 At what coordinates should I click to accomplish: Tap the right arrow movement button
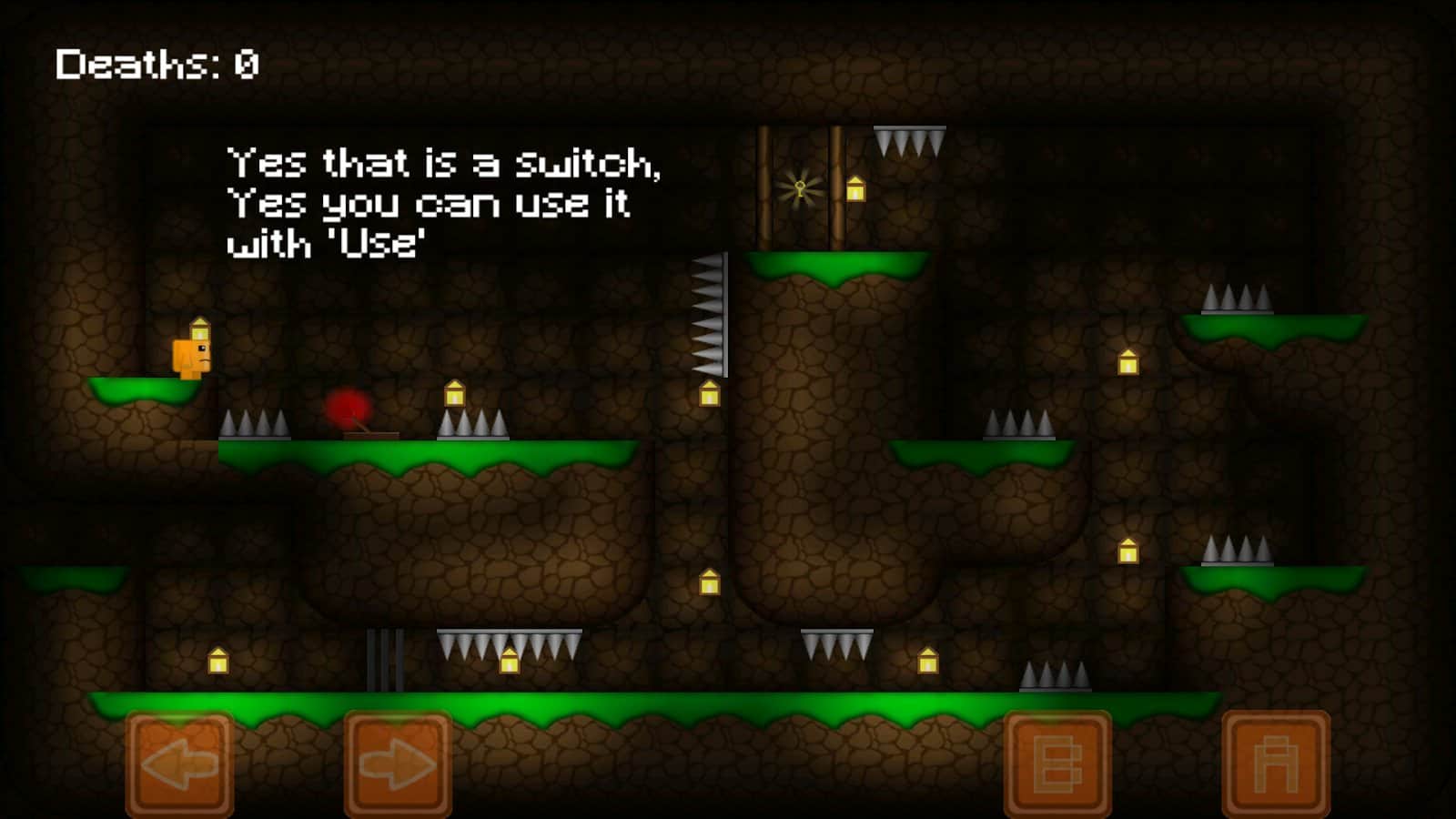click(398, 763)
